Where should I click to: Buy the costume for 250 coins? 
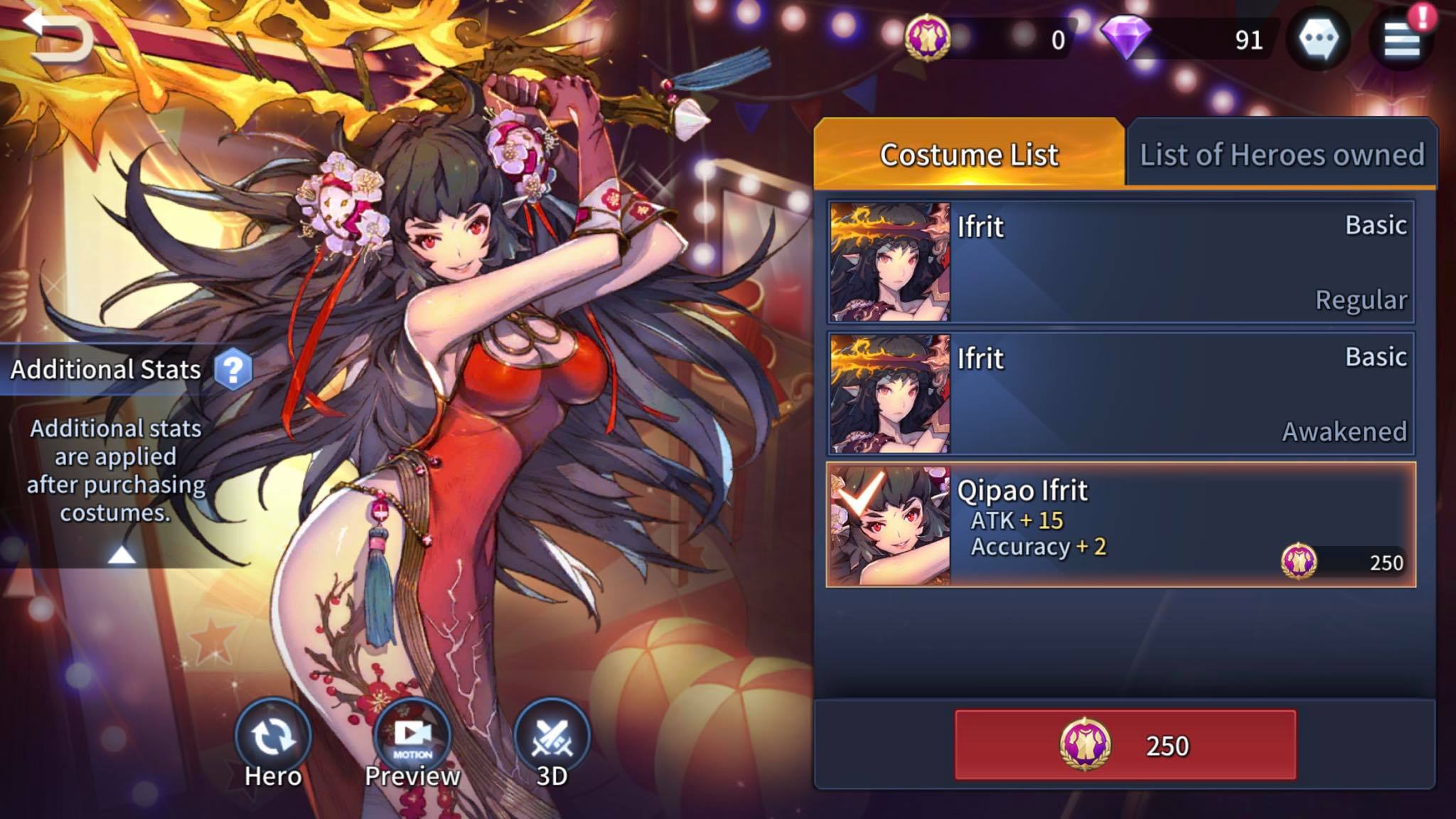coord(1125,745)
